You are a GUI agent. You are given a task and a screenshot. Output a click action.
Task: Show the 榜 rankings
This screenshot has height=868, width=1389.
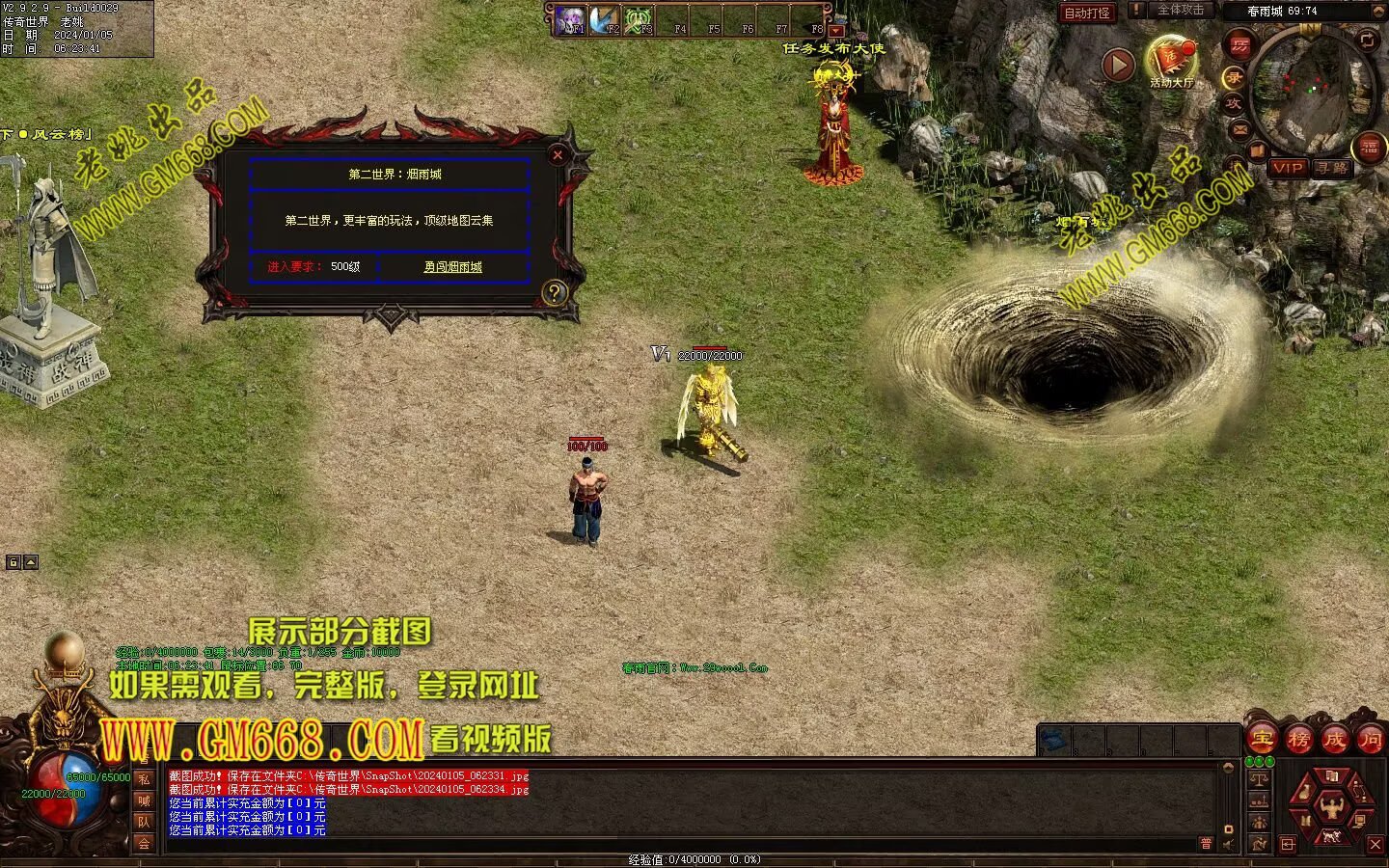(1298, 740)
